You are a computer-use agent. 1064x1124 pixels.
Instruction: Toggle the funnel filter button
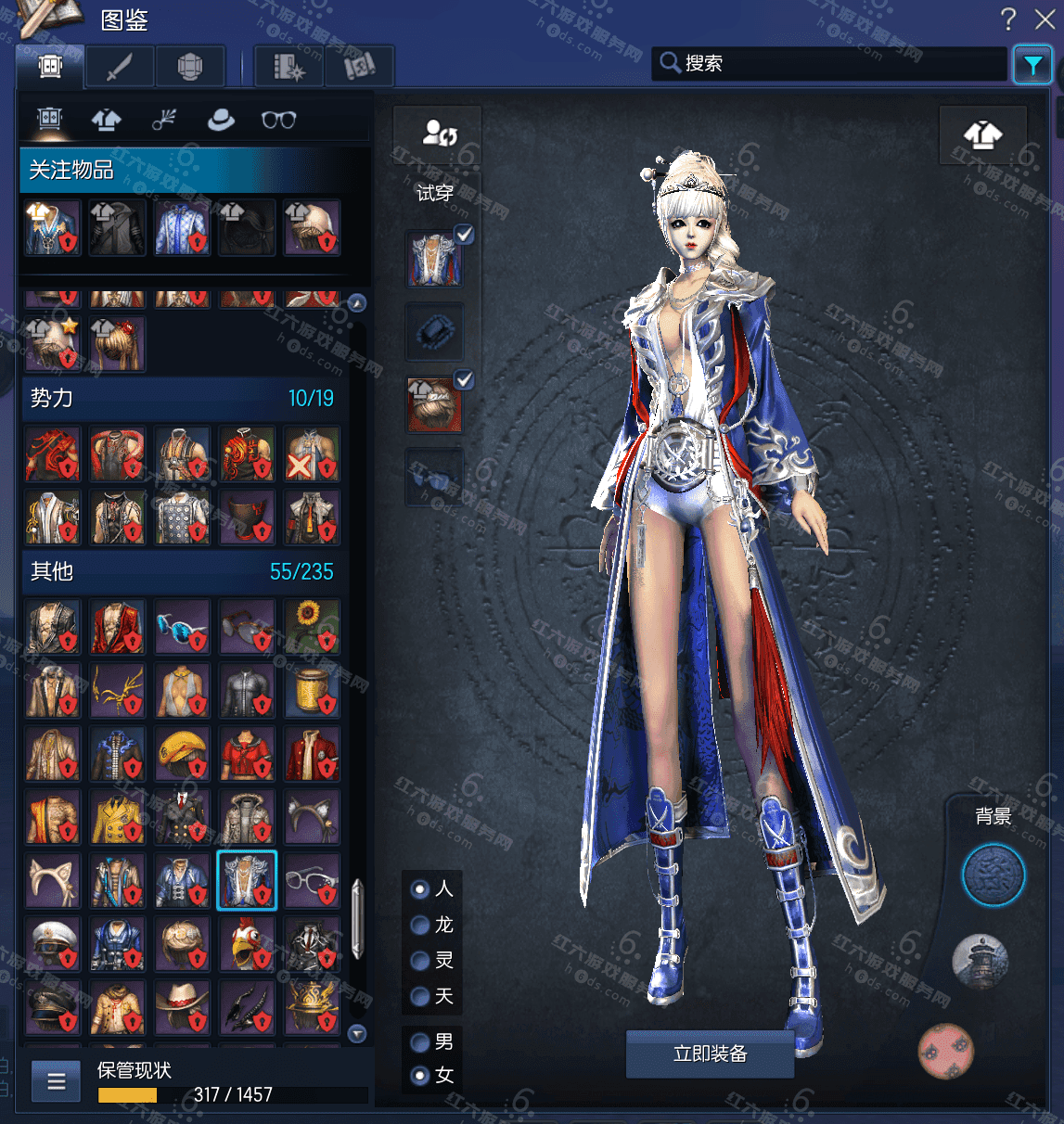tap(1032, 65)
